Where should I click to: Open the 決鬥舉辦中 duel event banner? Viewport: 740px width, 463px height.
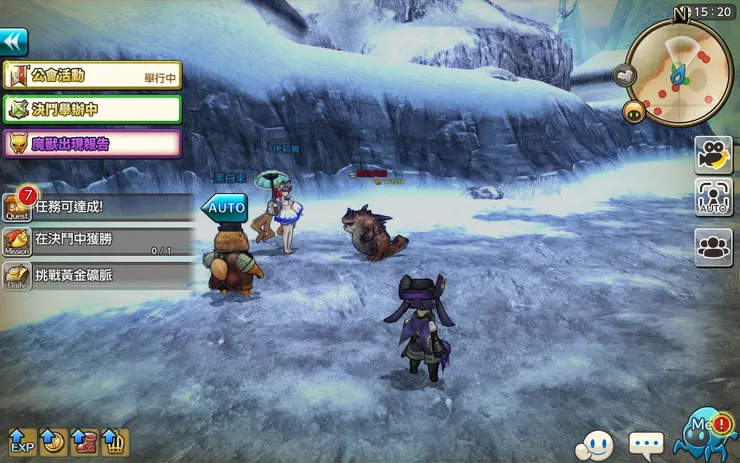[x=92, y=108]
